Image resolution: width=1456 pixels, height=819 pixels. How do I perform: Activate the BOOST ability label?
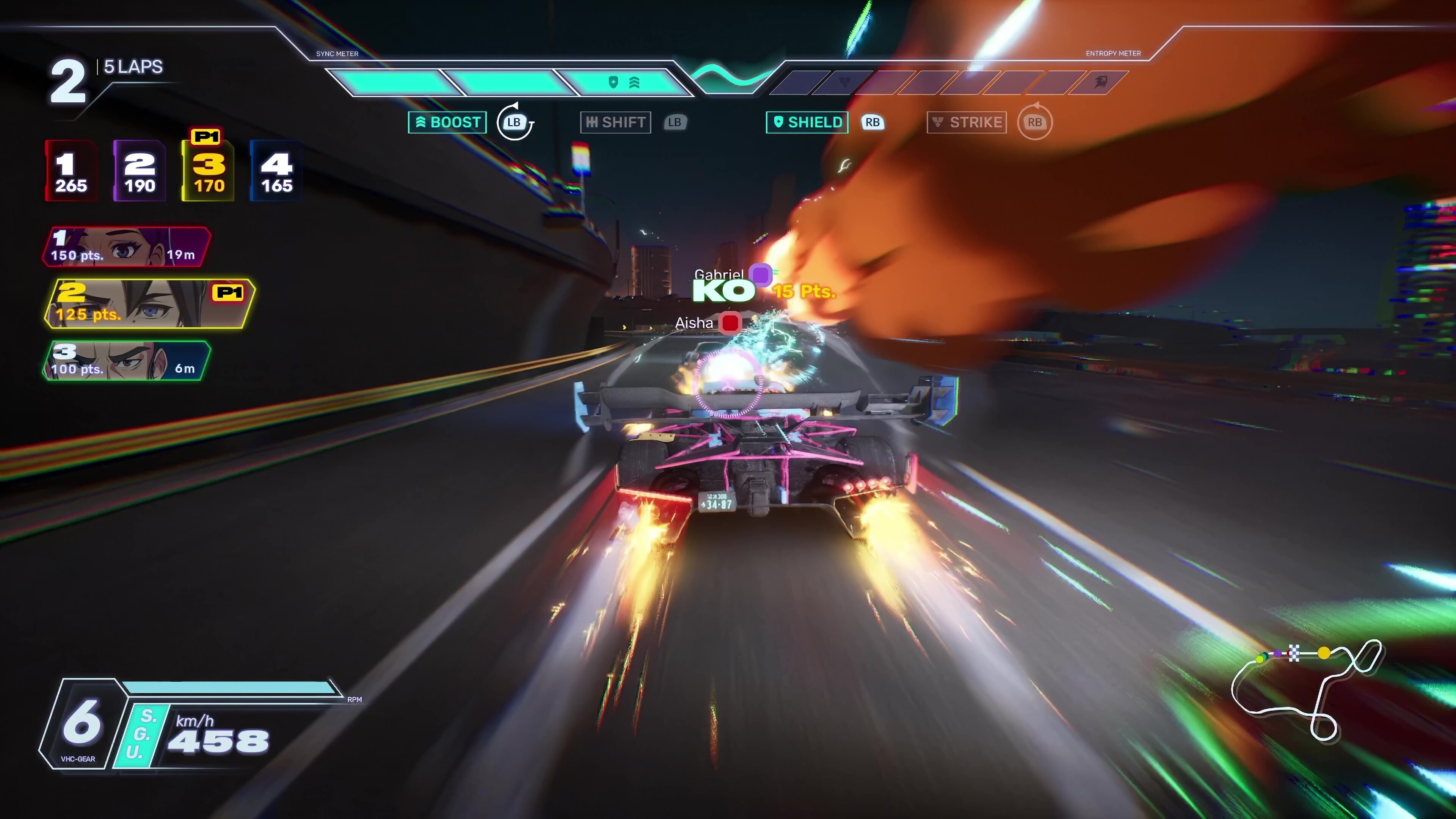pyautogui.click(x=447, y=122)
